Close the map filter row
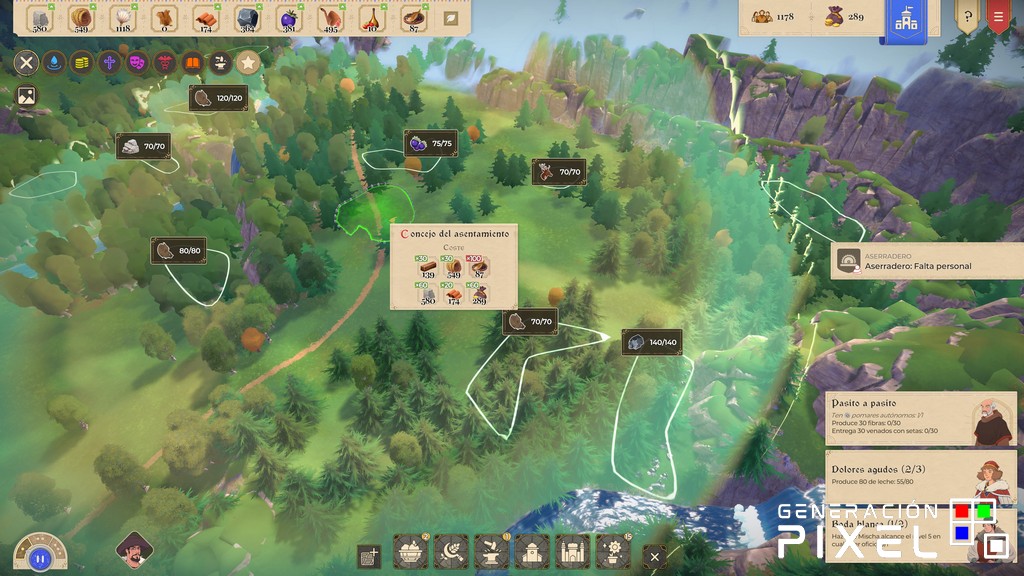The image size is (1024, 576). 27,63
